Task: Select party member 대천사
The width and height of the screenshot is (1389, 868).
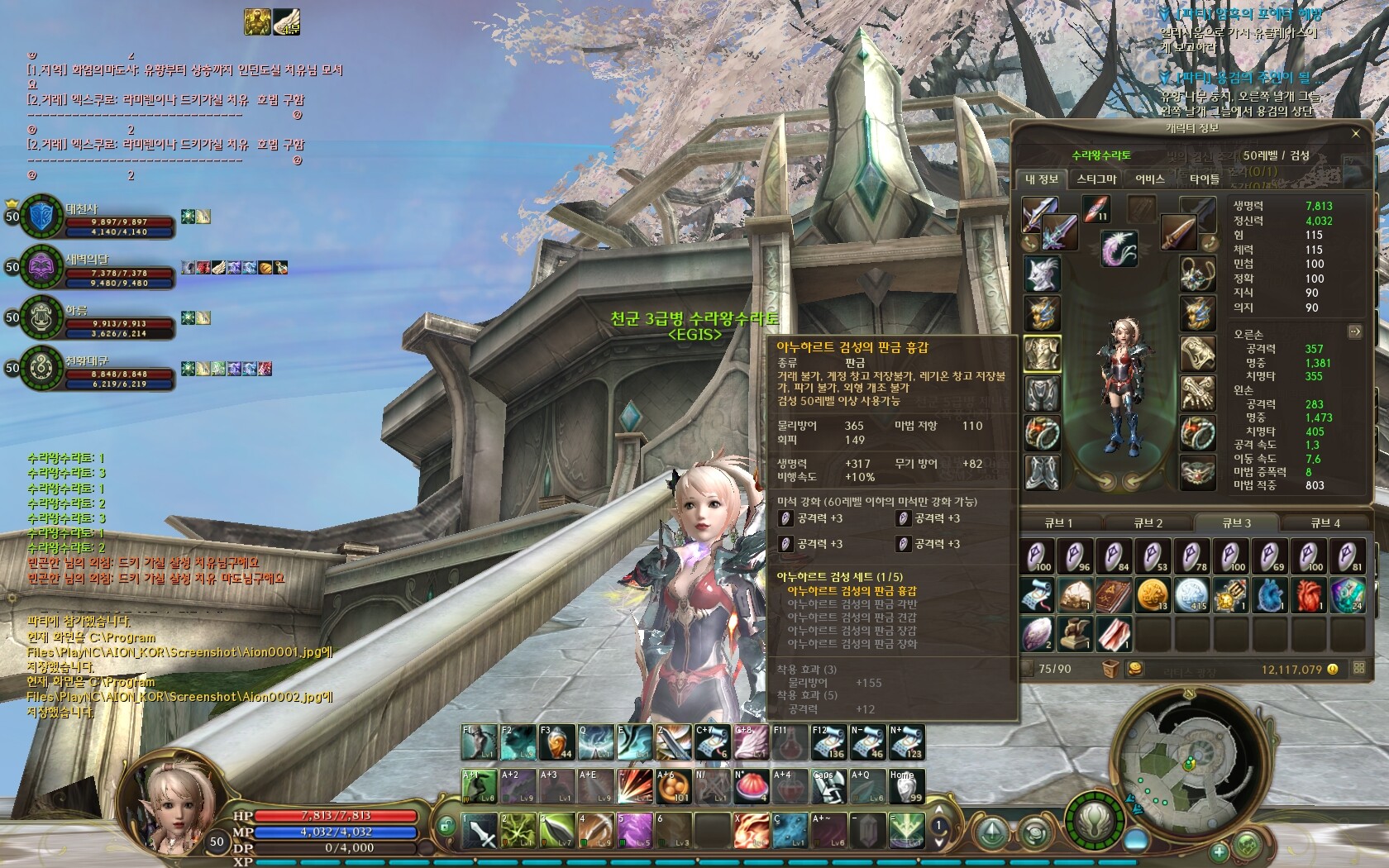Action: tap(41, 217)
